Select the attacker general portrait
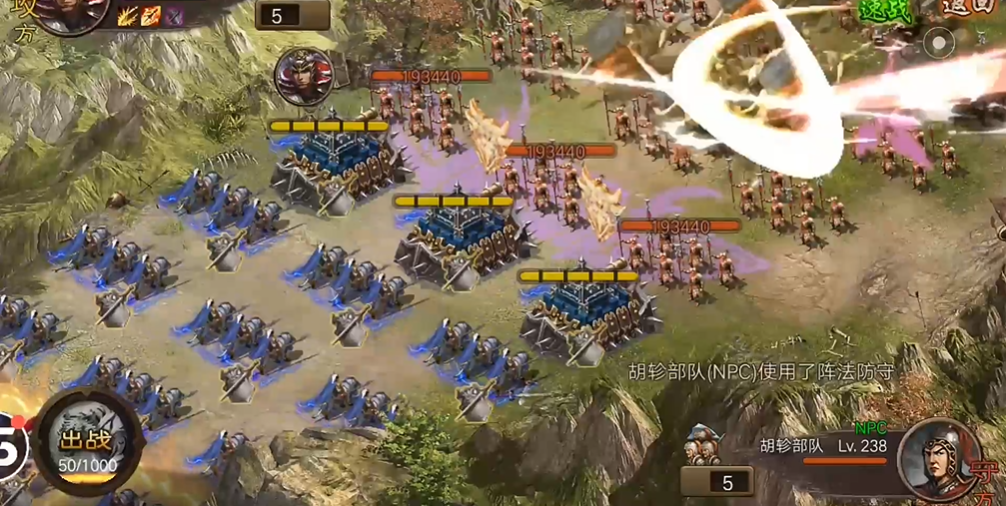Viewport: 1006px width, 506px height. [x=70, y=10]
